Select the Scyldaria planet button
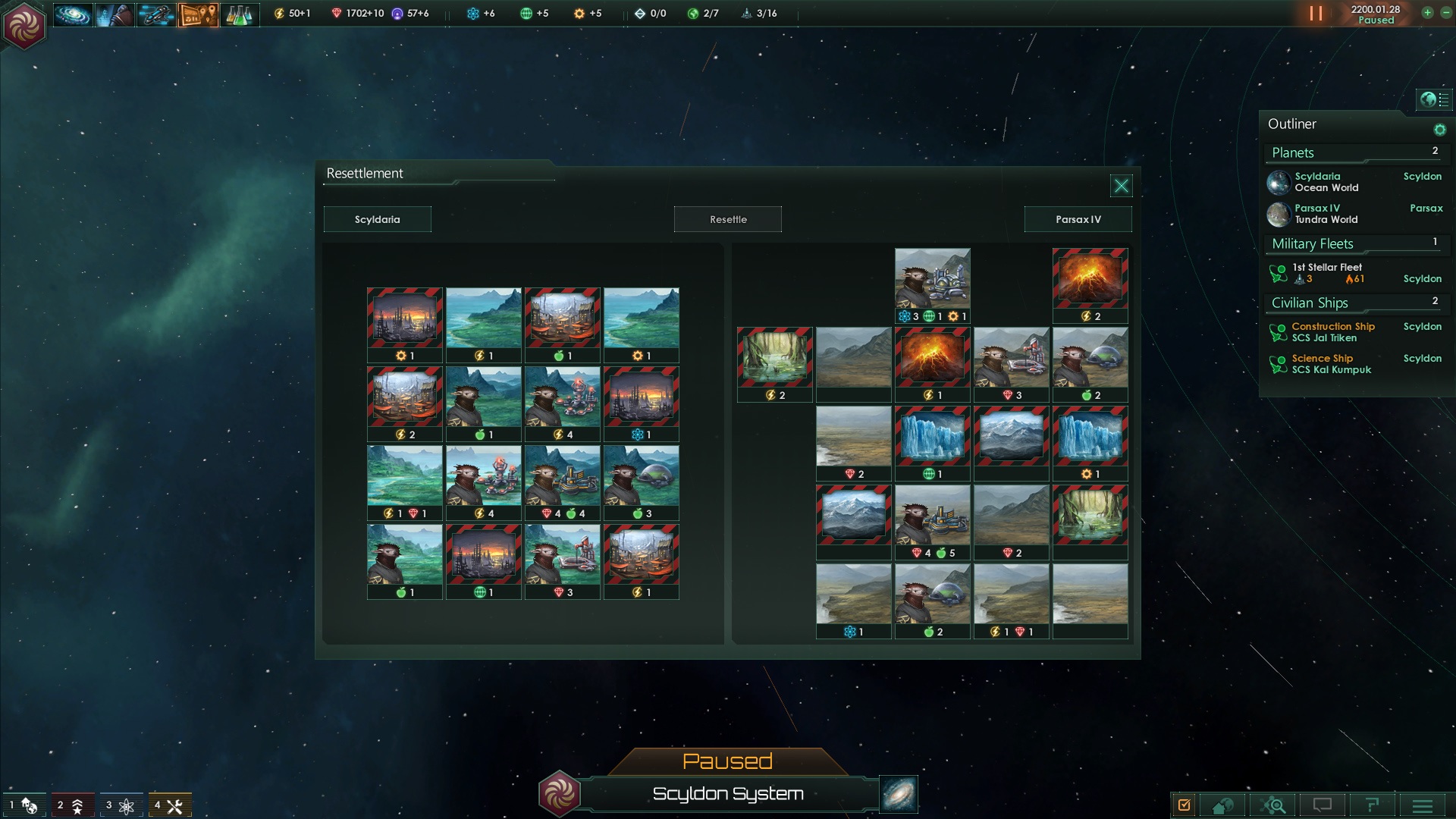 377,219
